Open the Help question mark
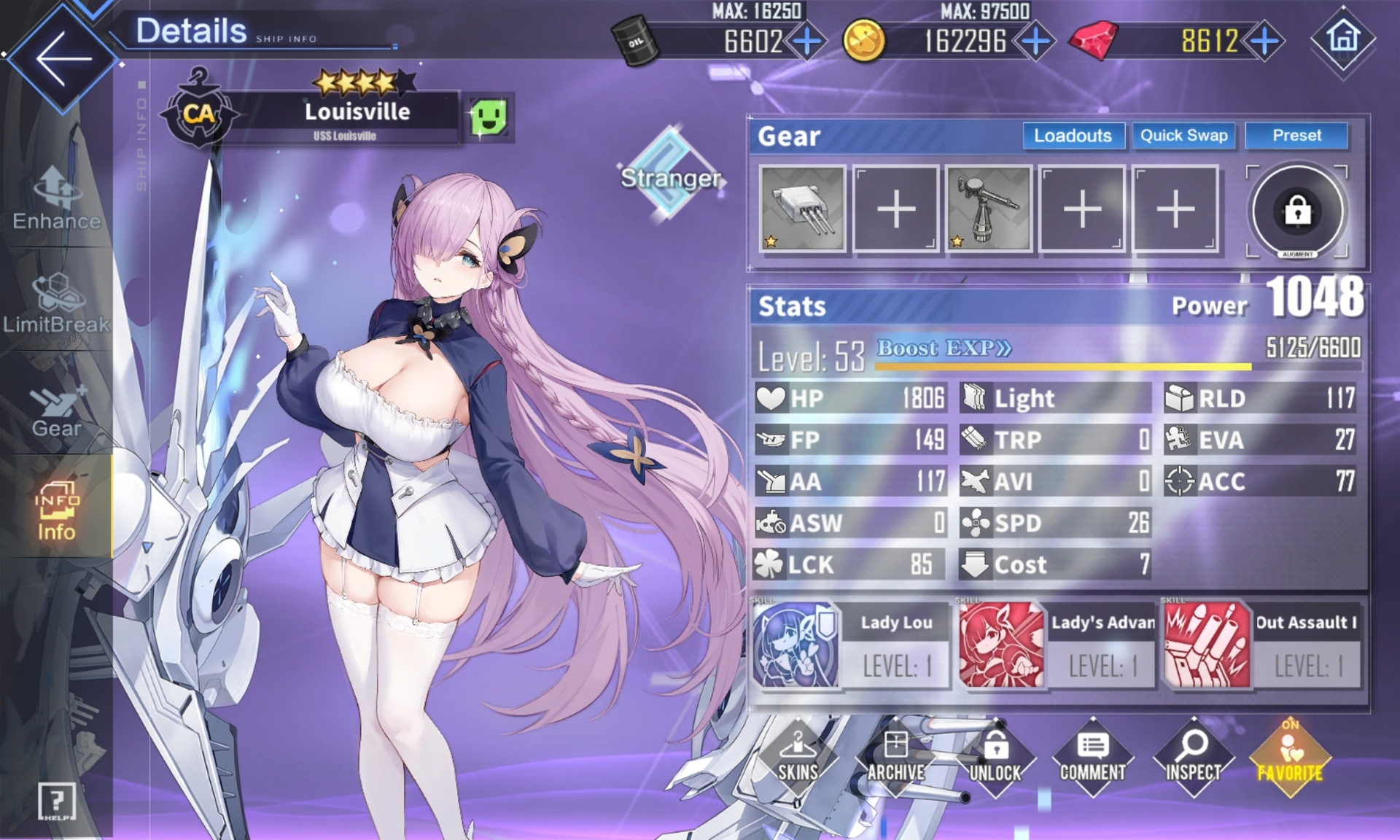 pyautogui.click(x=56, y=802)
